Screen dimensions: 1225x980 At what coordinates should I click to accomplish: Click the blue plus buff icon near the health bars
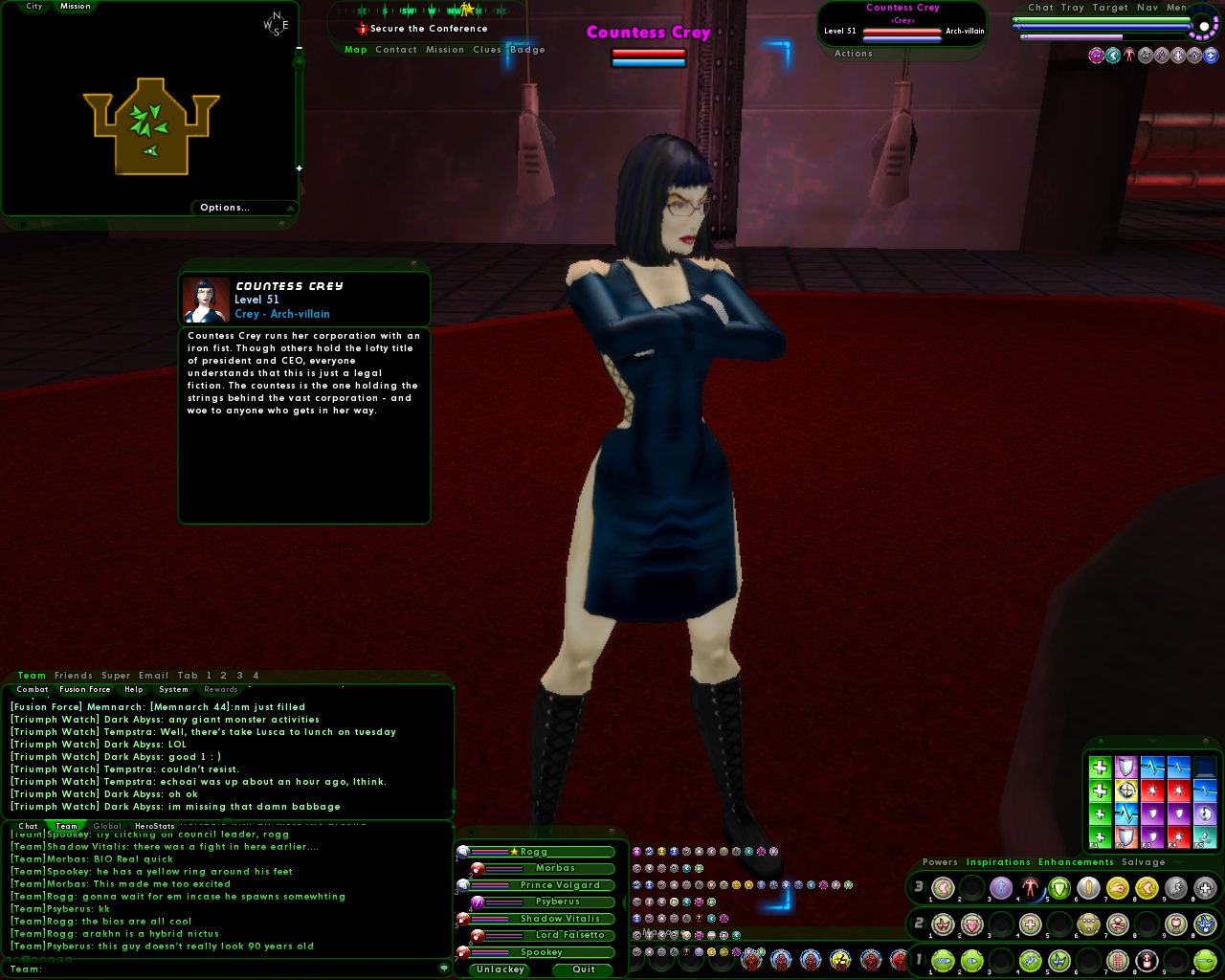(1211, 55)
